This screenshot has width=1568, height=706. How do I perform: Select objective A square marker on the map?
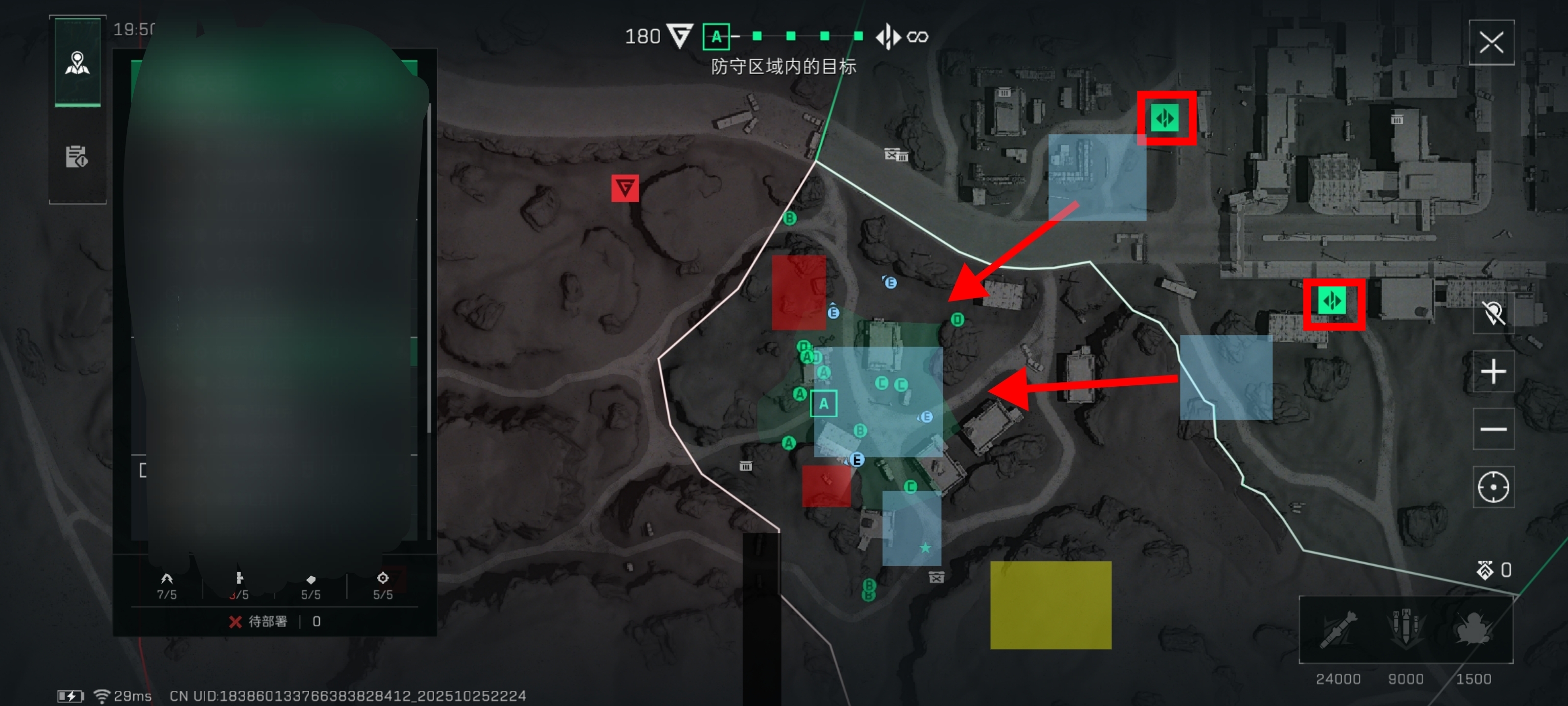click(x=823, y=403)
